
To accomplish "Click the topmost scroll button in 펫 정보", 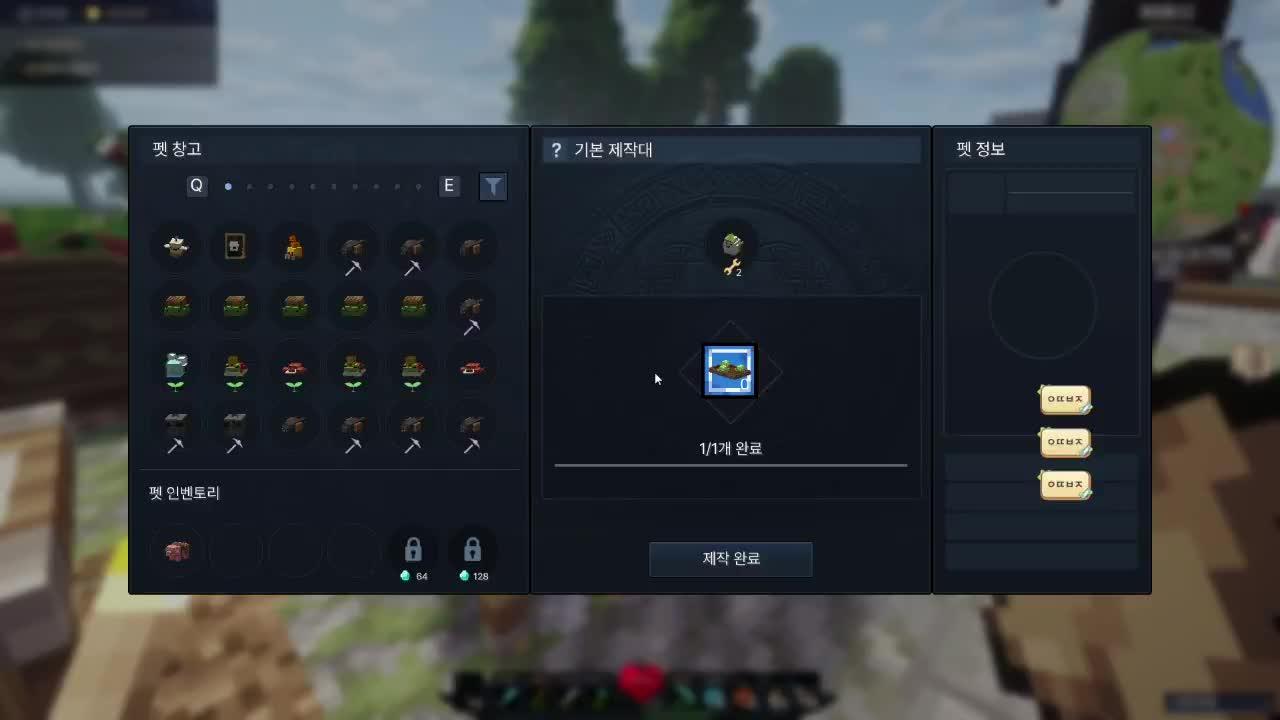I will tap(1064, 399).
